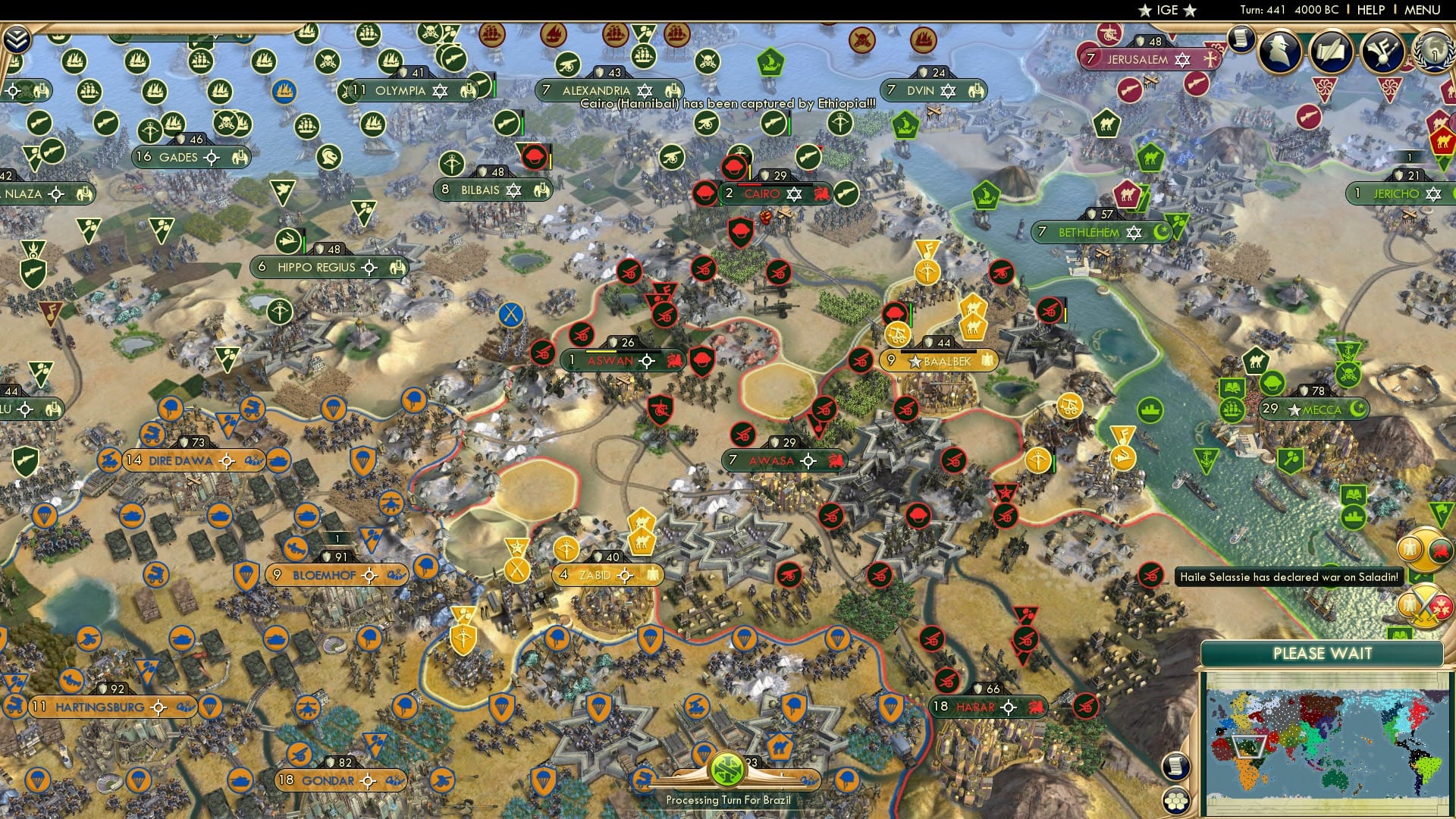This screenshot has width=1456, height=819.
Task: Click the crossed-swords war icon above the minimap
Action: pos(1426,606)
